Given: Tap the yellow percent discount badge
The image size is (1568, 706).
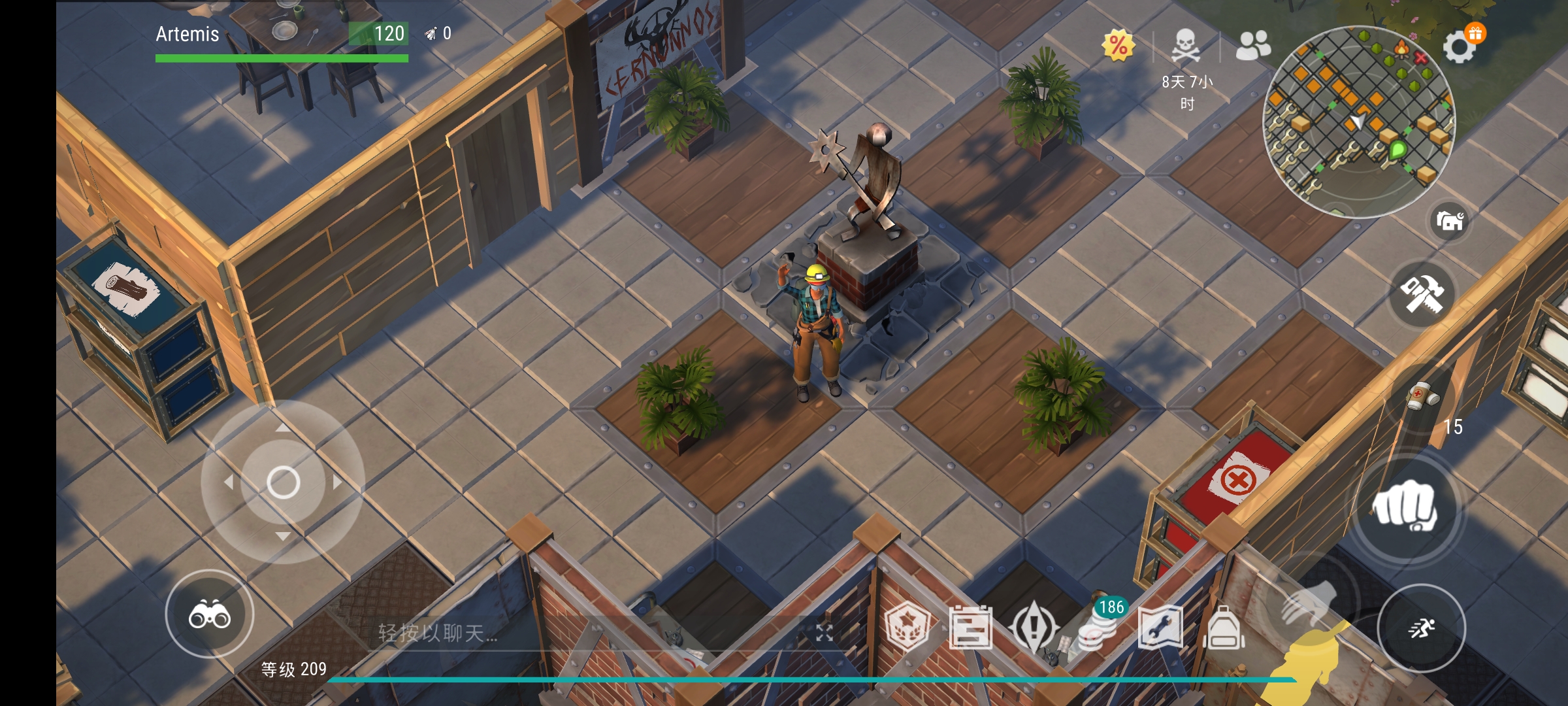Looking at the screenshot, I should (1118, 46).
